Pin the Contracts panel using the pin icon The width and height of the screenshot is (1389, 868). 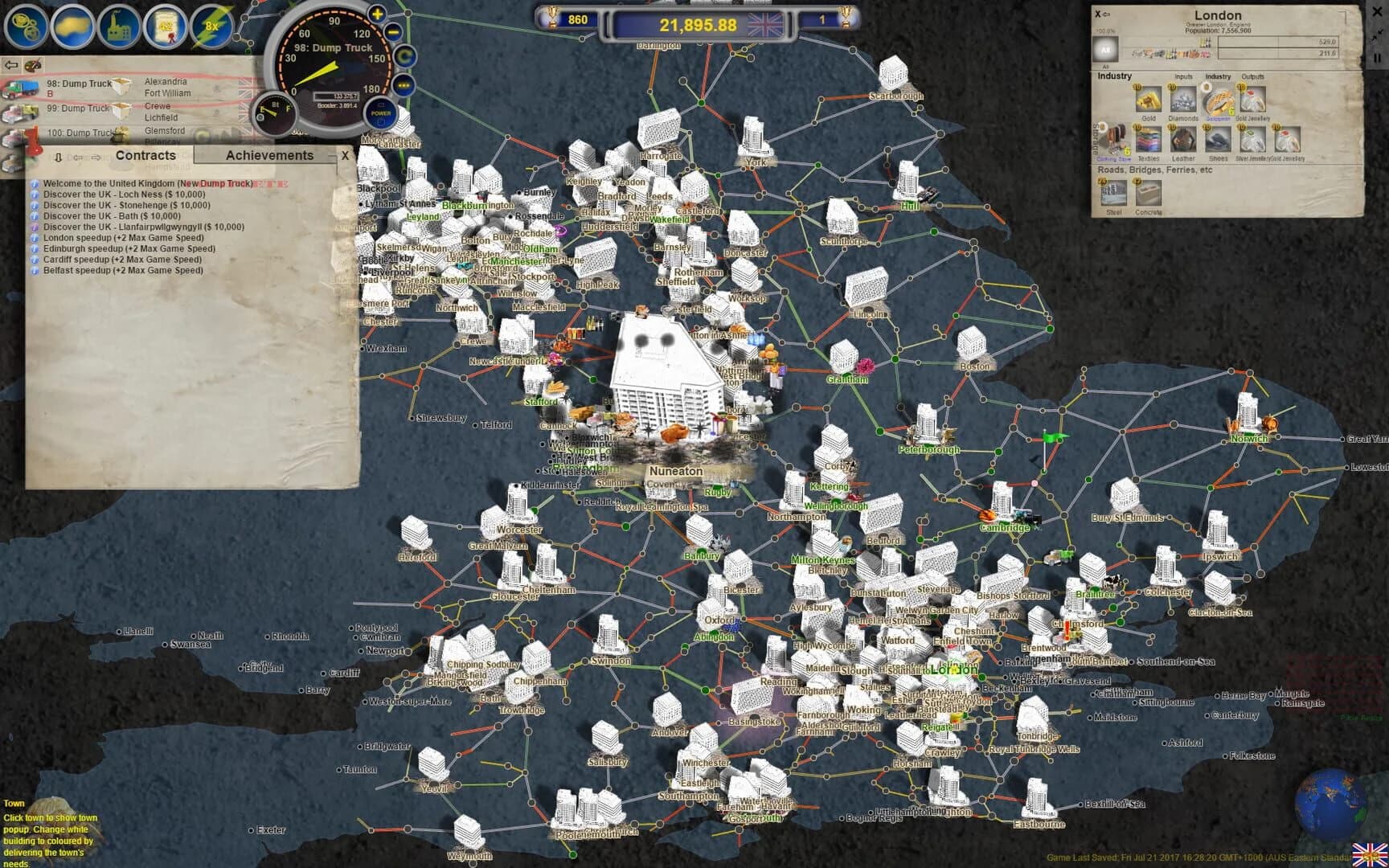pyautogui.click(x=58, y=156)
